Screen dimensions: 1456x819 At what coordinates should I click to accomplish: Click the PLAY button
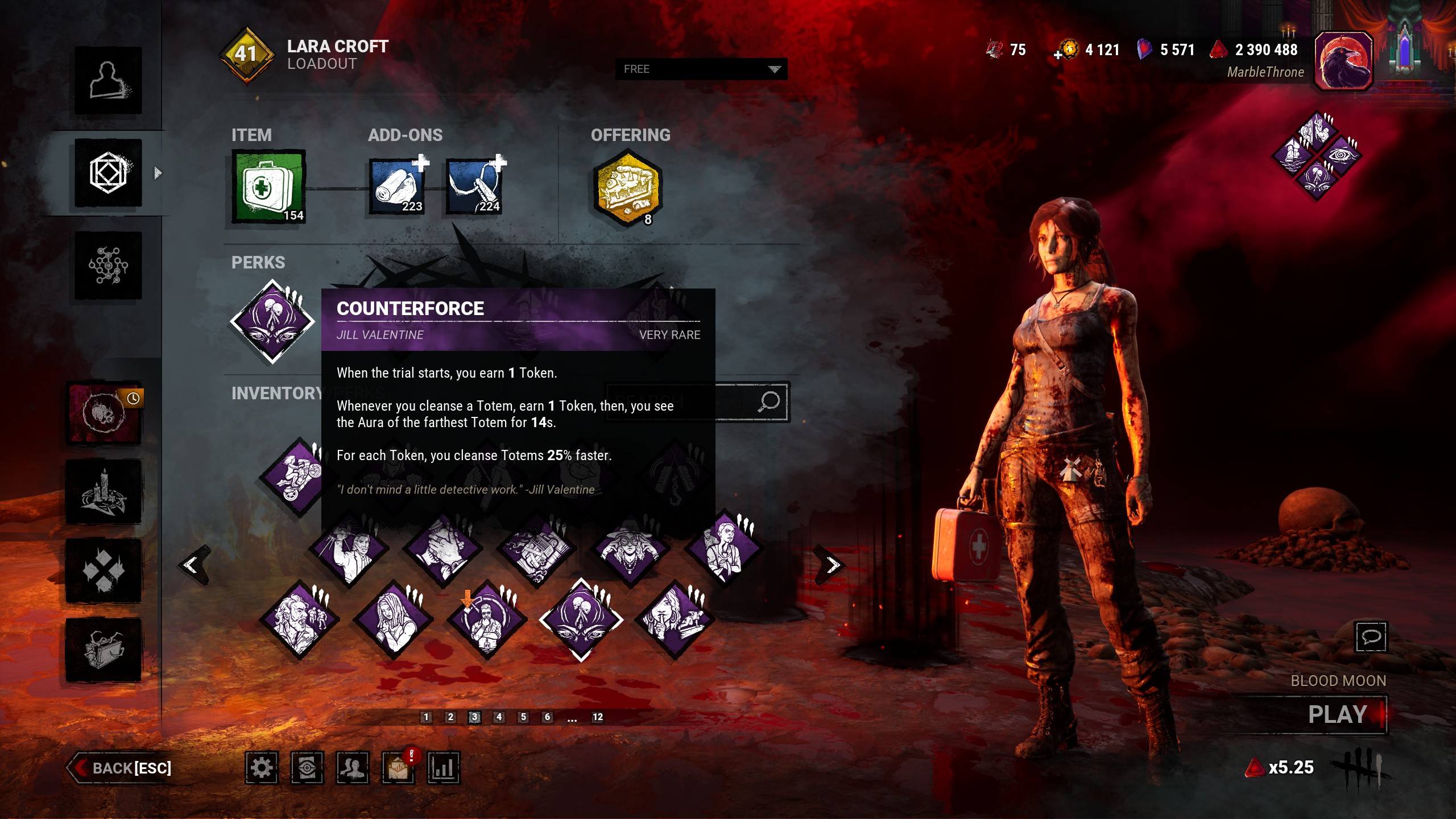point(1338,714)
